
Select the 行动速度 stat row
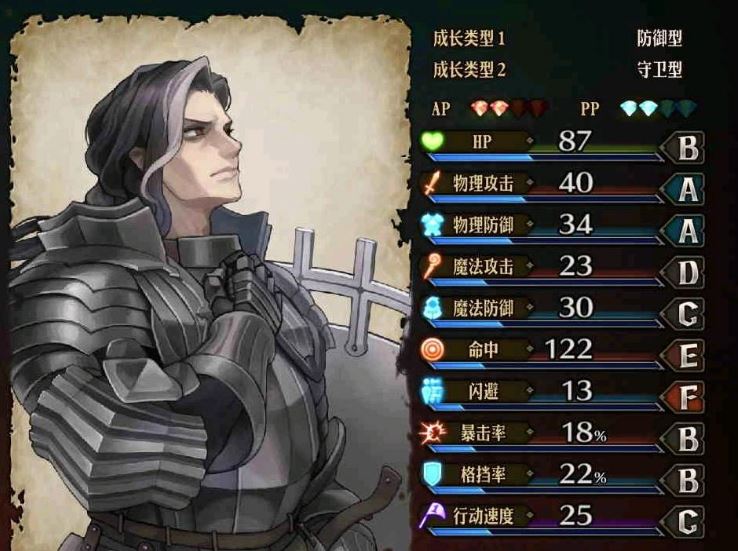(x=560, y=516)
